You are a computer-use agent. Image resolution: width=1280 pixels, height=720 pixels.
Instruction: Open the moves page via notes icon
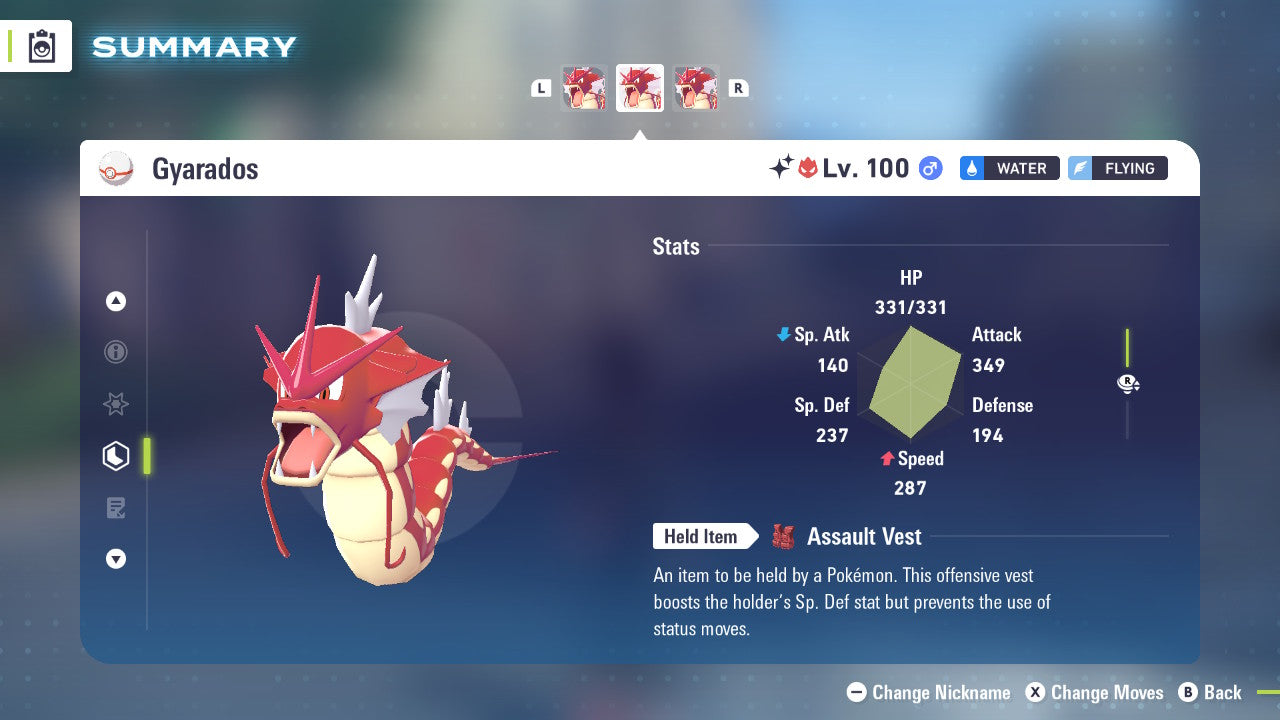click(116, 507)
